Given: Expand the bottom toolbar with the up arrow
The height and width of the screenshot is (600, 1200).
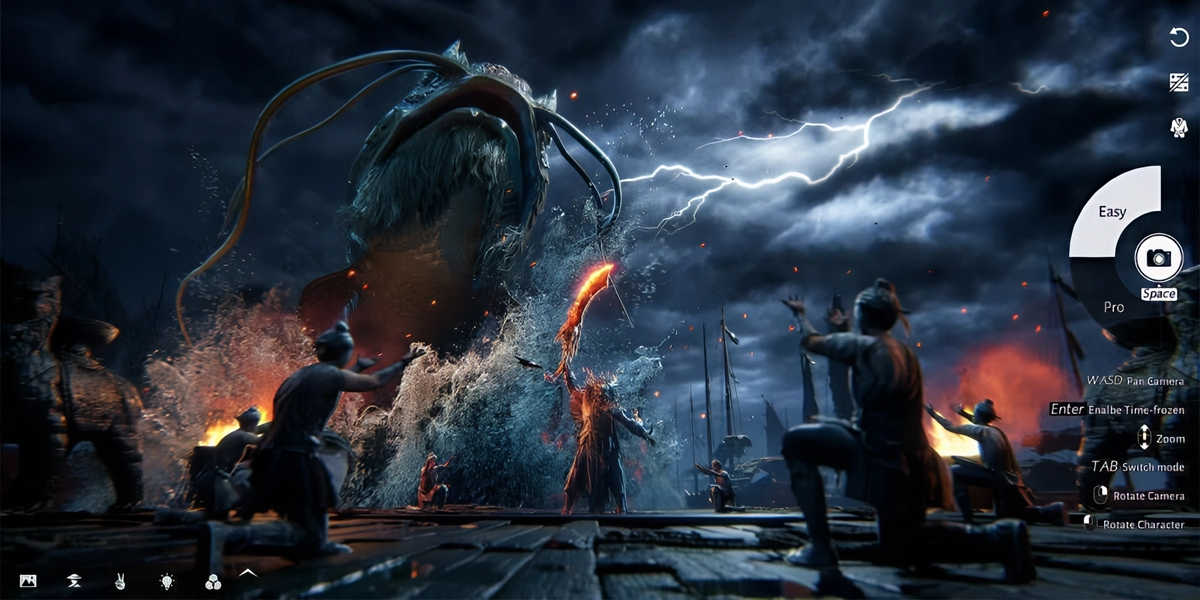Looking at the screenshot, I should [248, 573].
